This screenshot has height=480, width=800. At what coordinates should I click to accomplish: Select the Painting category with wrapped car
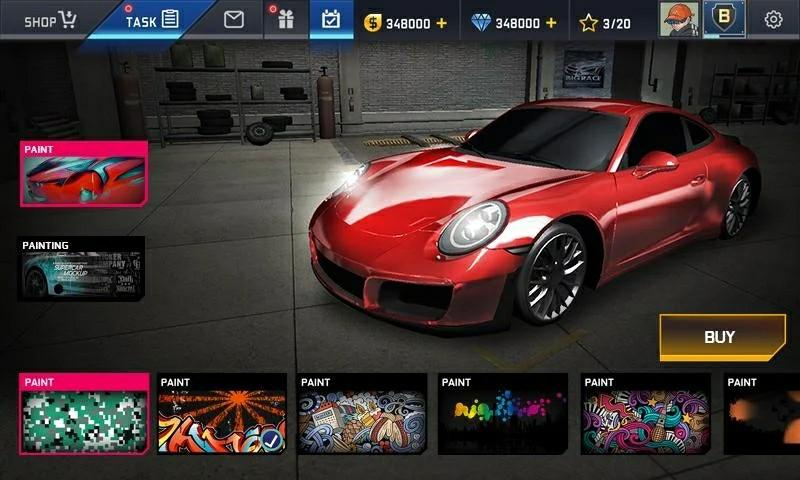[x=84, y=268]
